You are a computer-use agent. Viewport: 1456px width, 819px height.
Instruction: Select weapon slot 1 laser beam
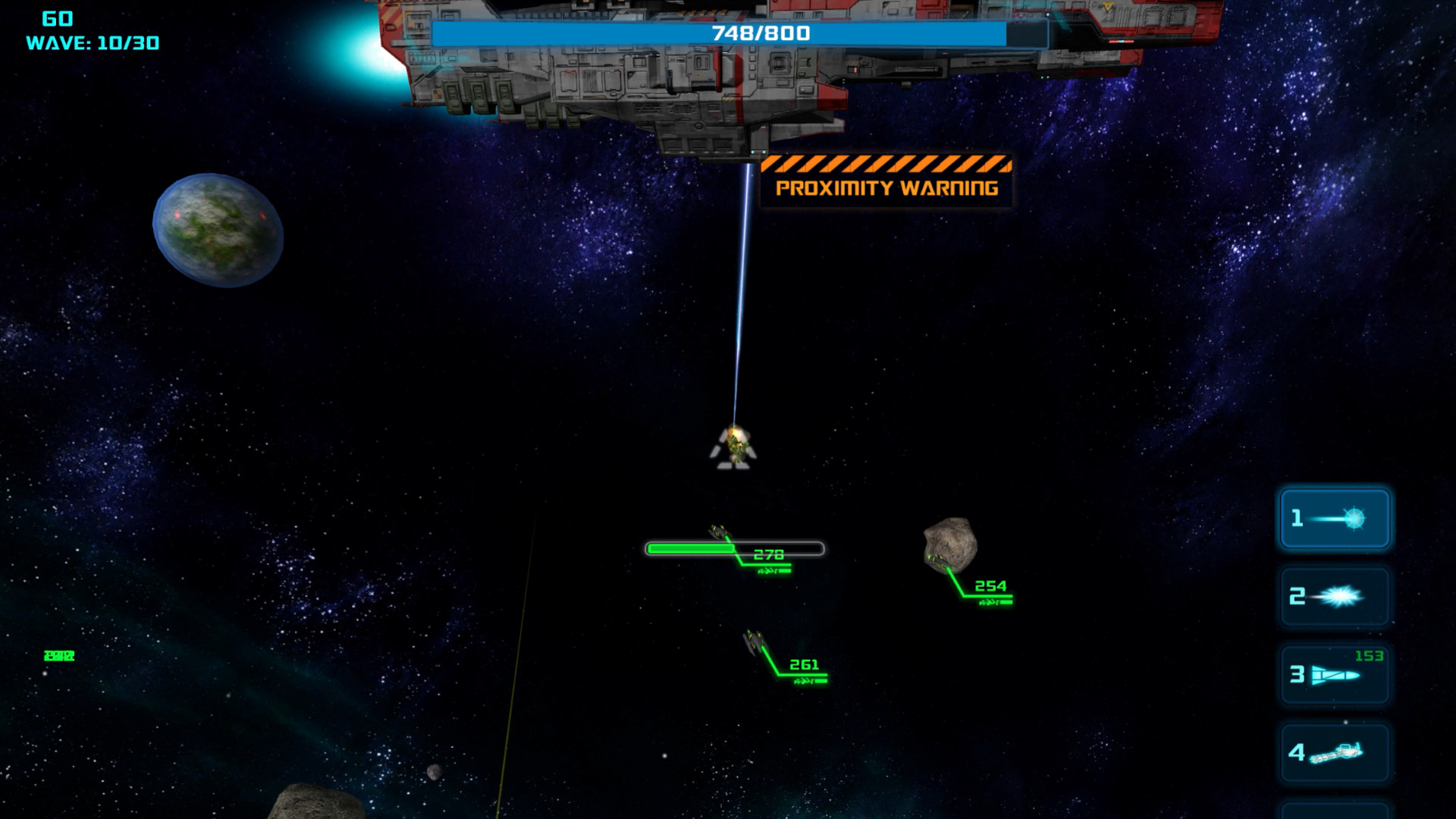tap(1334, 519)
